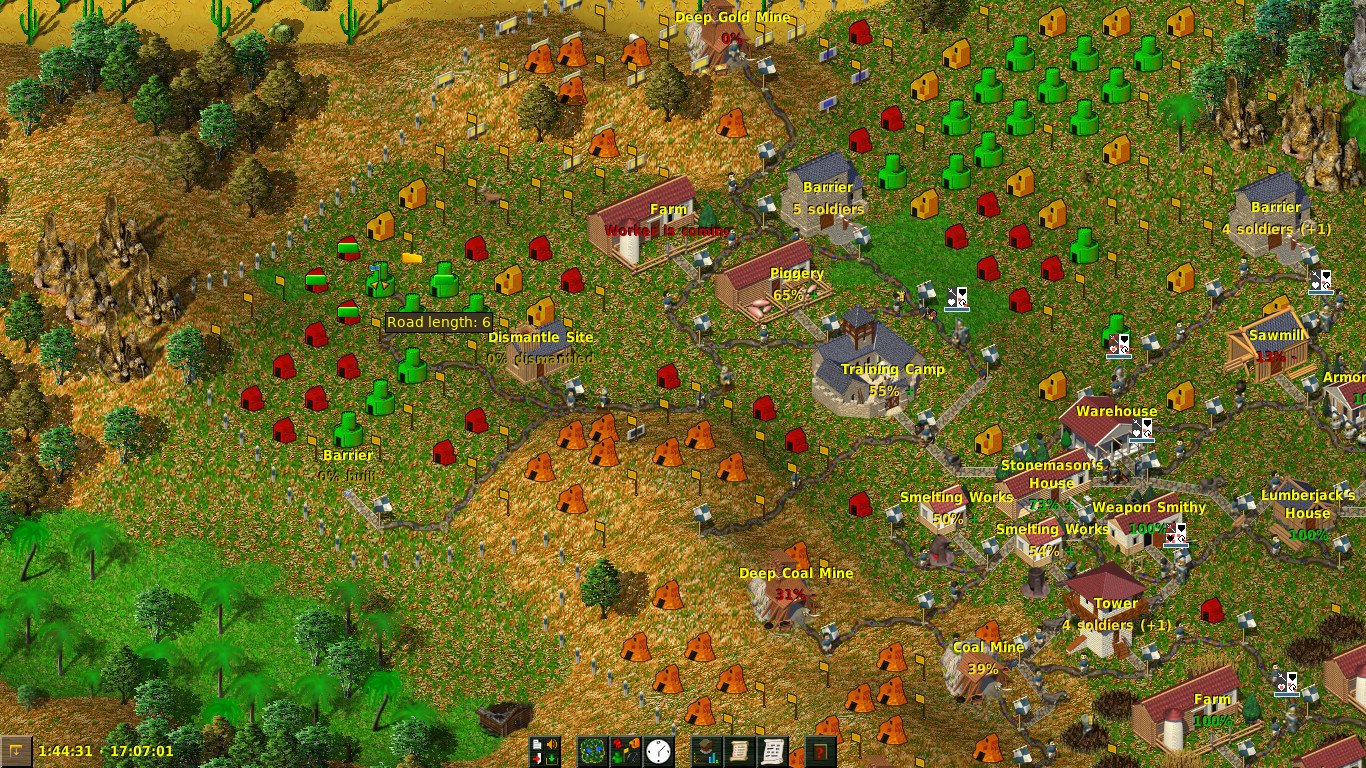1366x768 pixels.
Task: Open the objectives checklist scroll
Action: (740, 751)
